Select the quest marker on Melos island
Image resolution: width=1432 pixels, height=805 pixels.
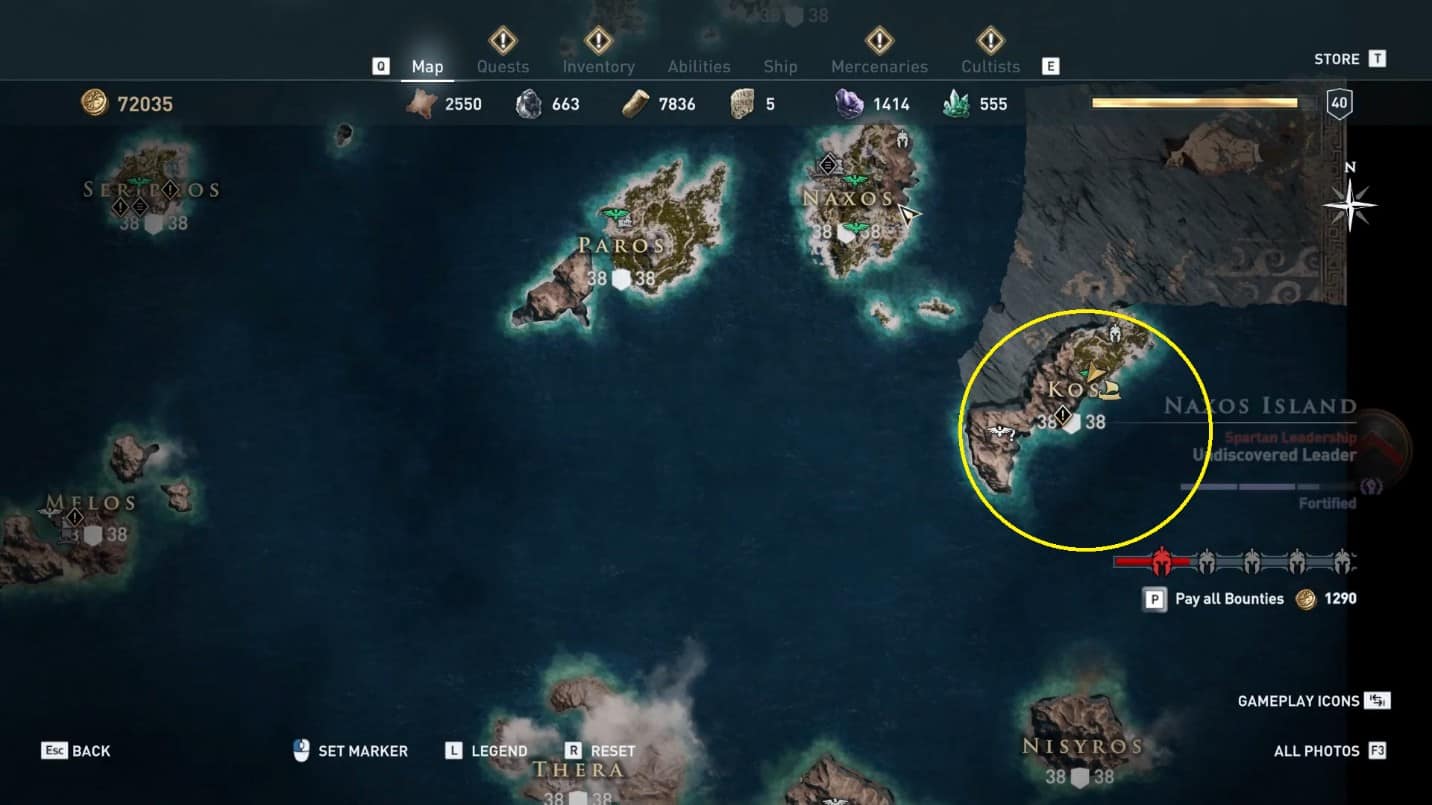(x=75, y=517)
